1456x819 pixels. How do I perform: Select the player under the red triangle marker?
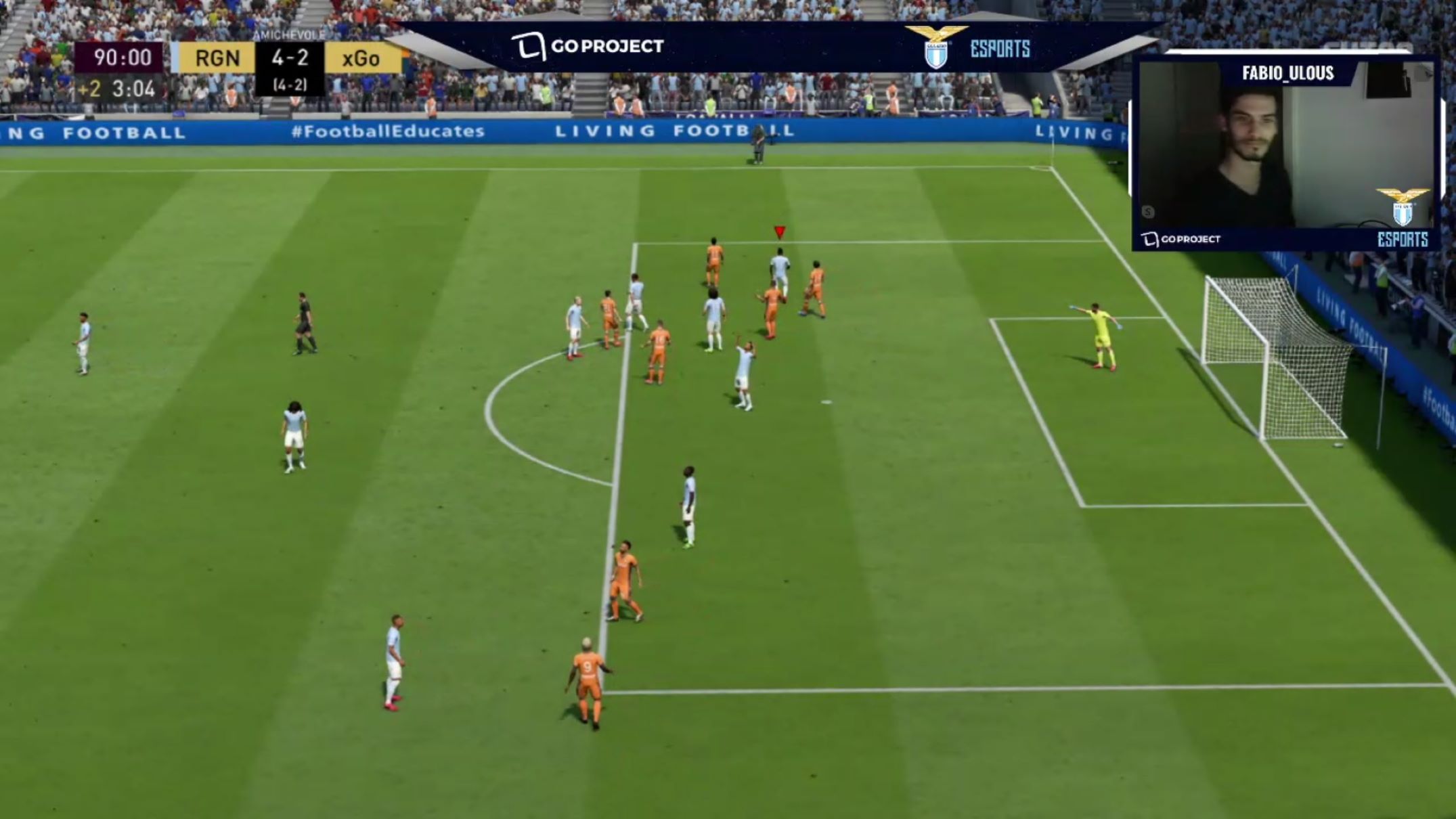(x=780, y=272)
